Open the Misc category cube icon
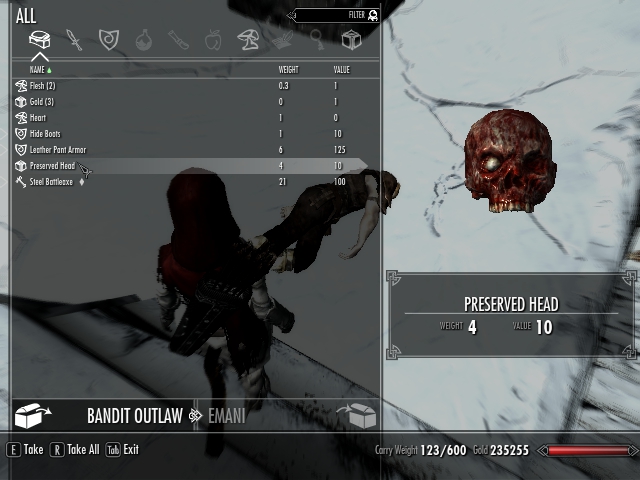This screenshot has width=640, height=480. coord(351,40)
